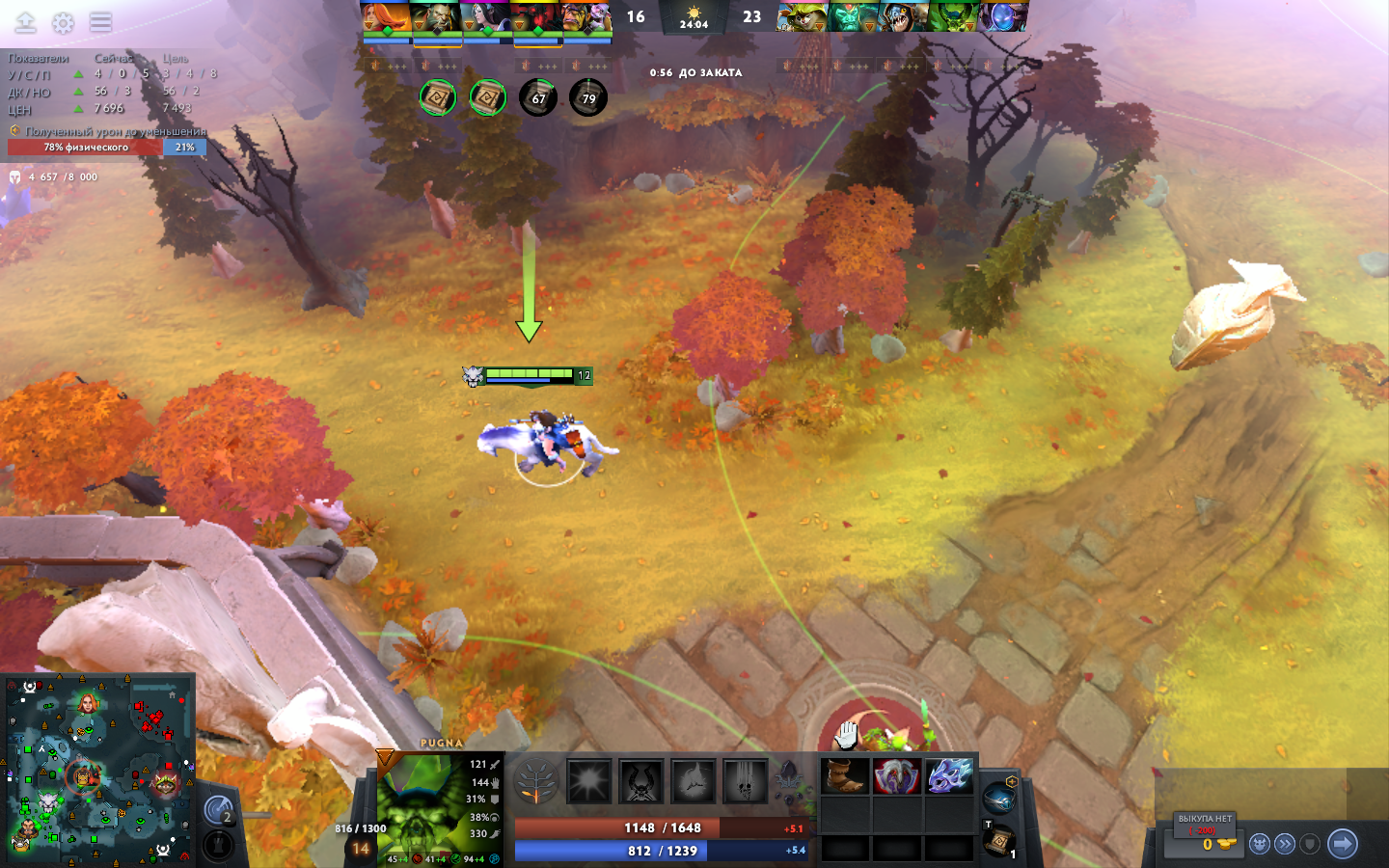1389x868 pixels.
Task: Select Lina's portrait in the top bar
Action: tap(387, 18)
